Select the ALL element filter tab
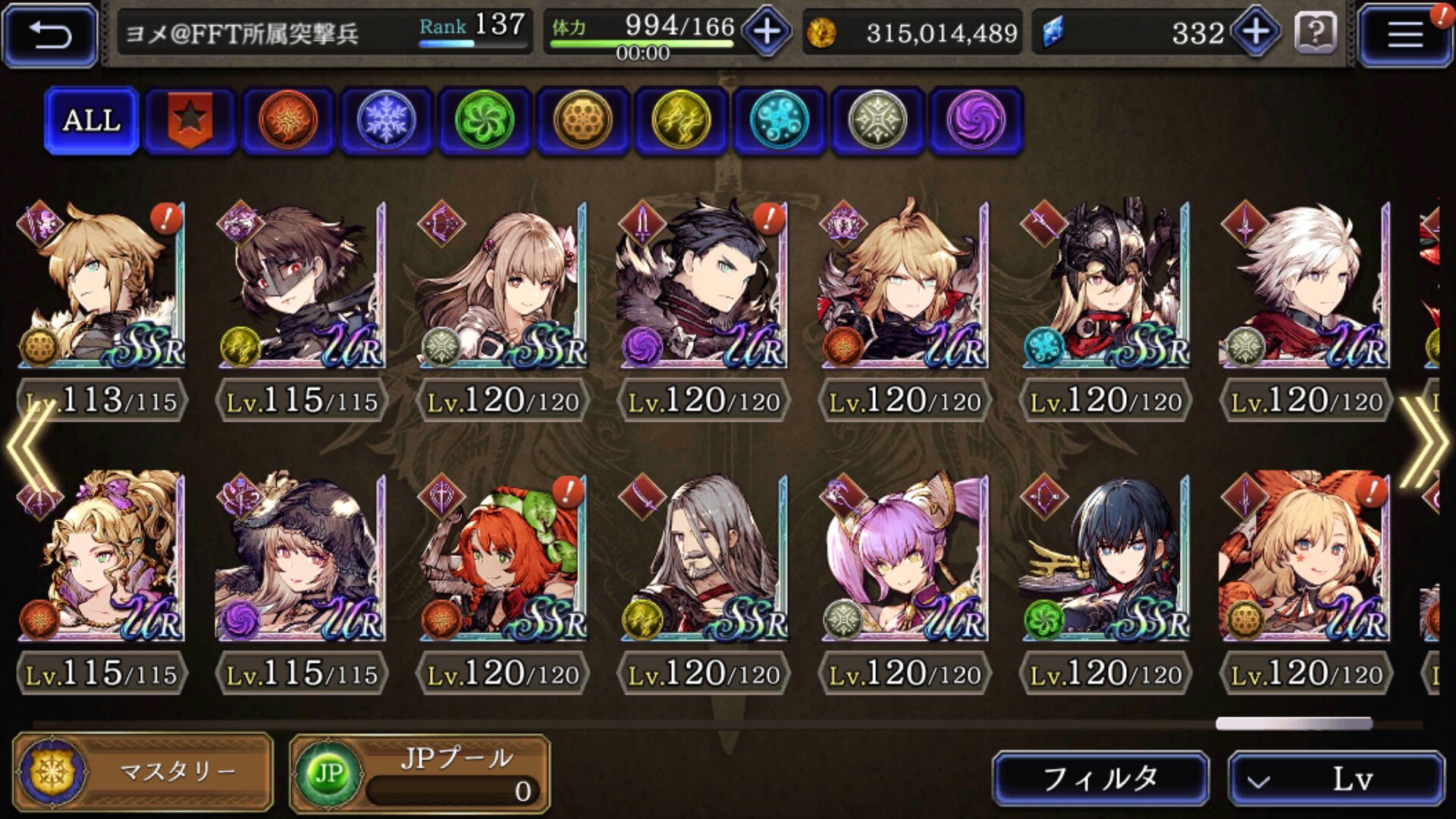The width and height of the screenshot is (1456, 819). tap(92, 120)
